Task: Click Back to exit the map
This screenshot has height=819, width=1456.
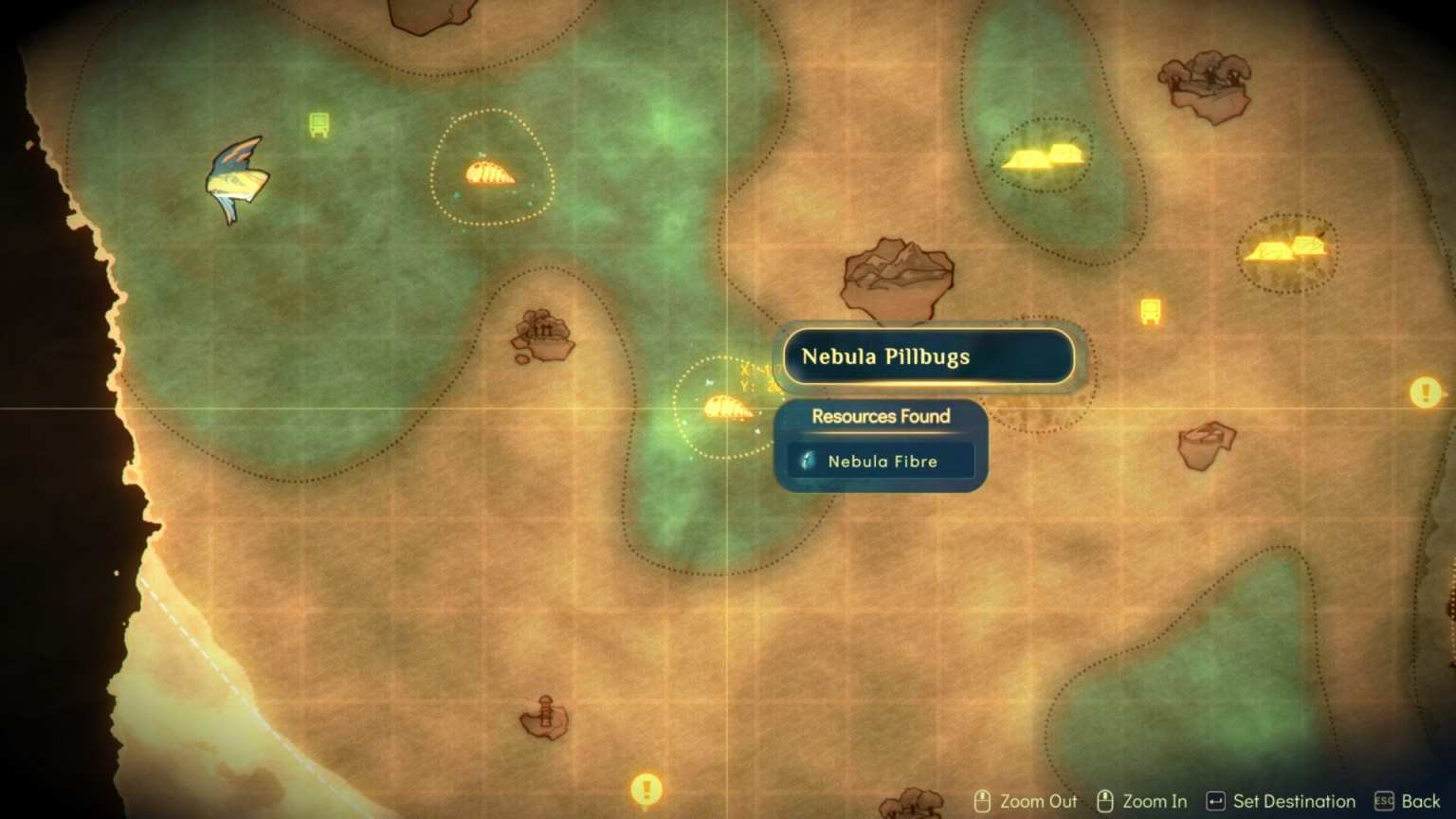Action: click(x=1417, y=800)
